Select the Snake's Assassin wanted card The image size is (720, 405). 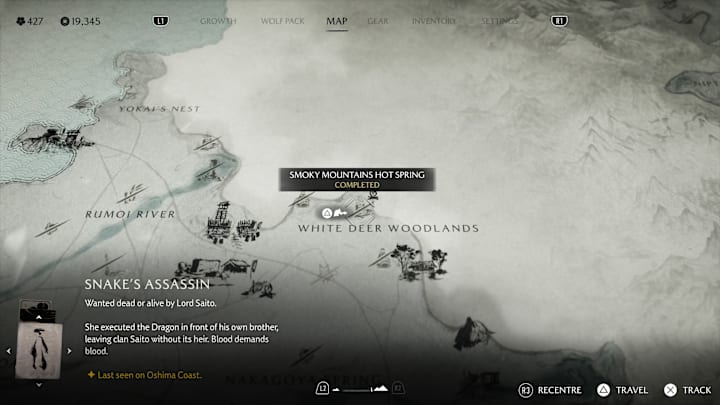click(40, 349)
